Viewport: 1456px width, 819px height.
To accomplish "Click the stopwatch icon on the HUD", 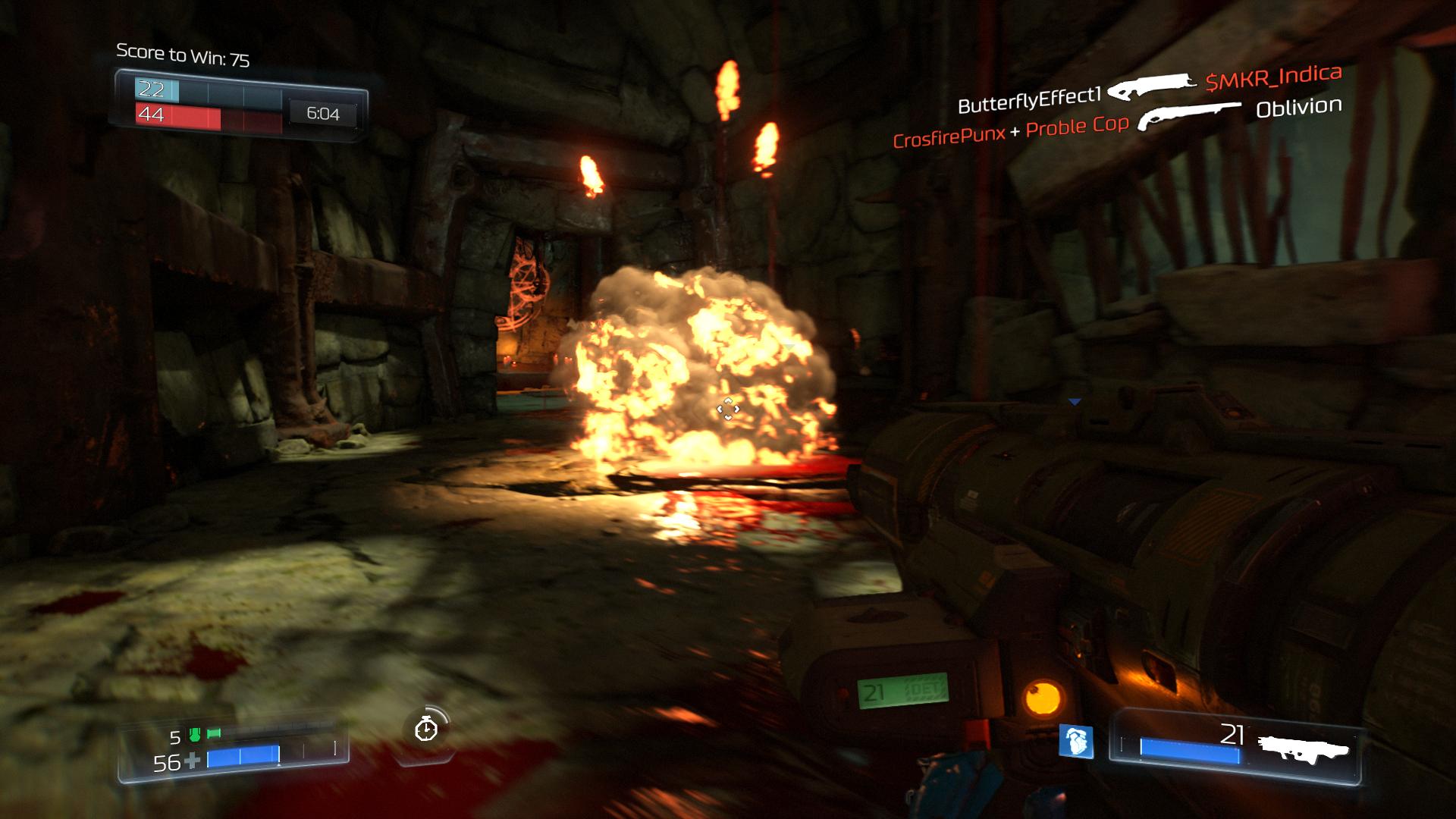I will click(x=426, y=729).
